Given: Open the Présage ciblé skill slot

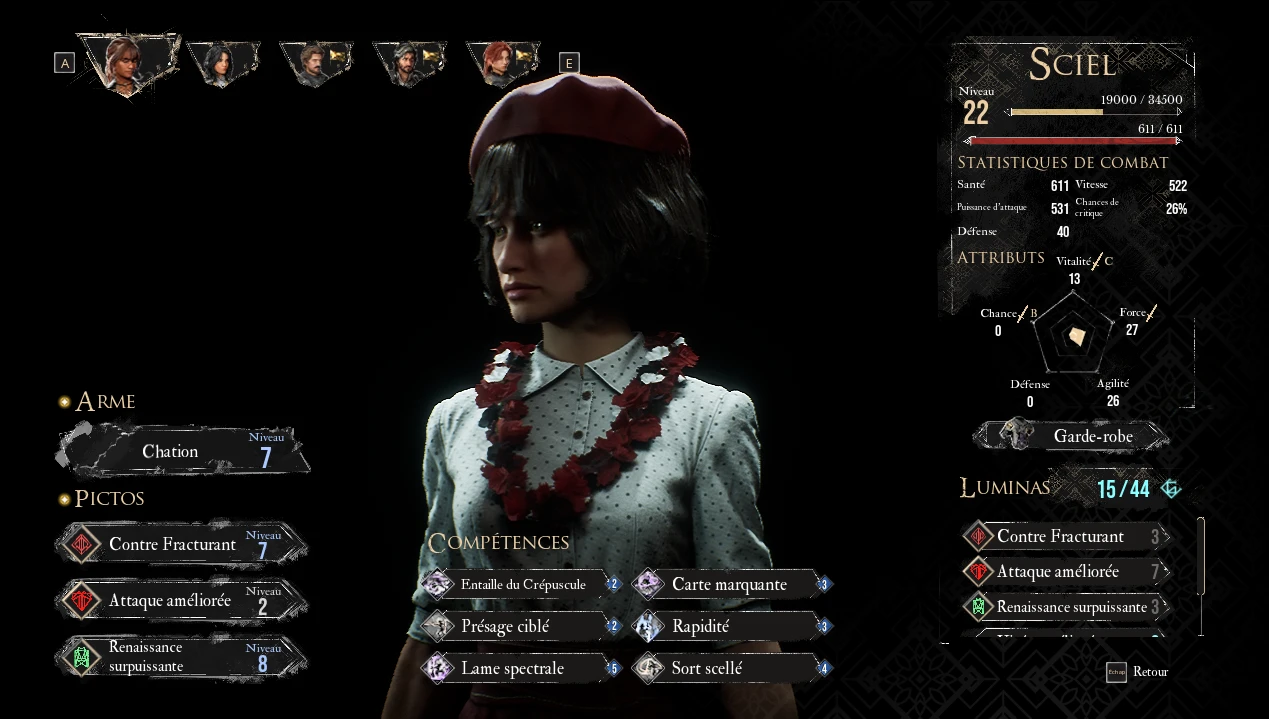Looking at the screenshot, I should [x=521, y=627].
